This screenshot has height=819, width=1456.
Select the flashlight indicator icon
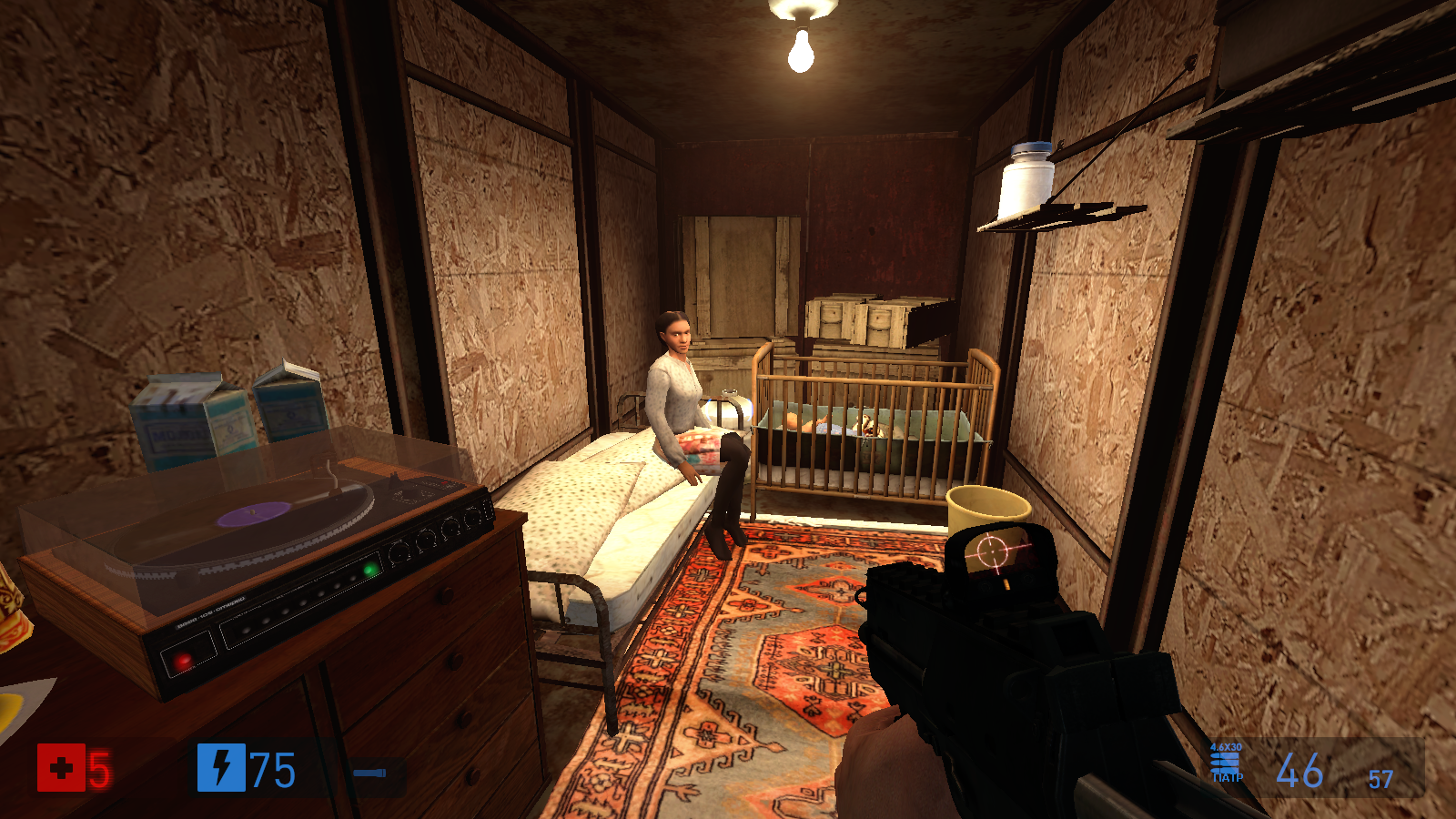coord(370,773)
